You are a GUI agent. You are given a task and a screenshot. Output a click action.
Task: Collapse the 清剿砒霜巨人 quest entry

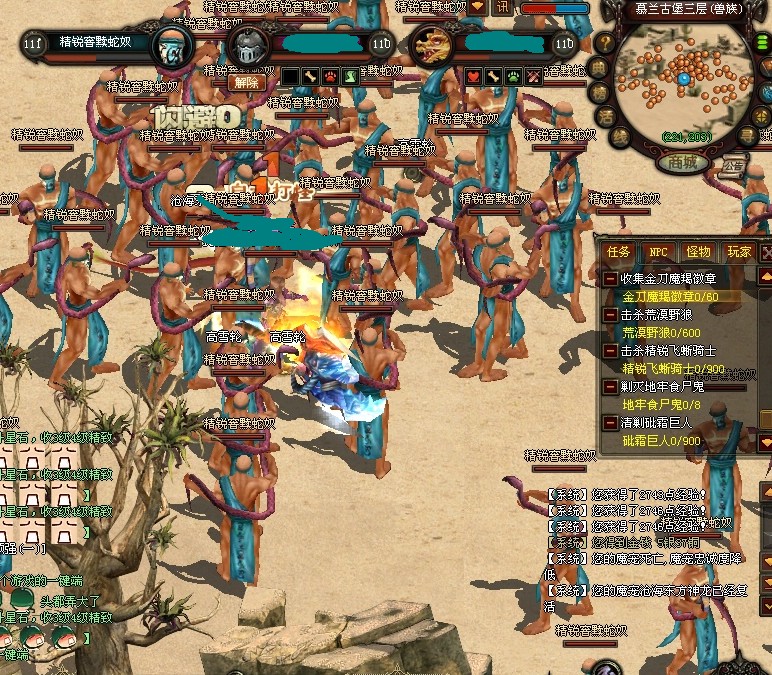click(x=611, y=423)
